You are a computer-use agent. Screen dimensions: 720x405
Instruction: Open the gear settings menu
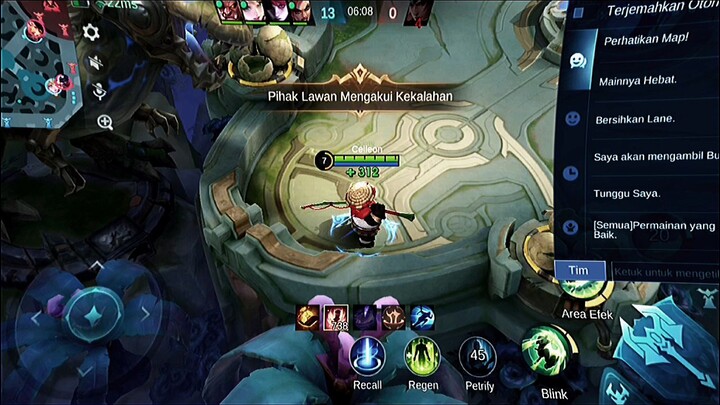point(91,32)
